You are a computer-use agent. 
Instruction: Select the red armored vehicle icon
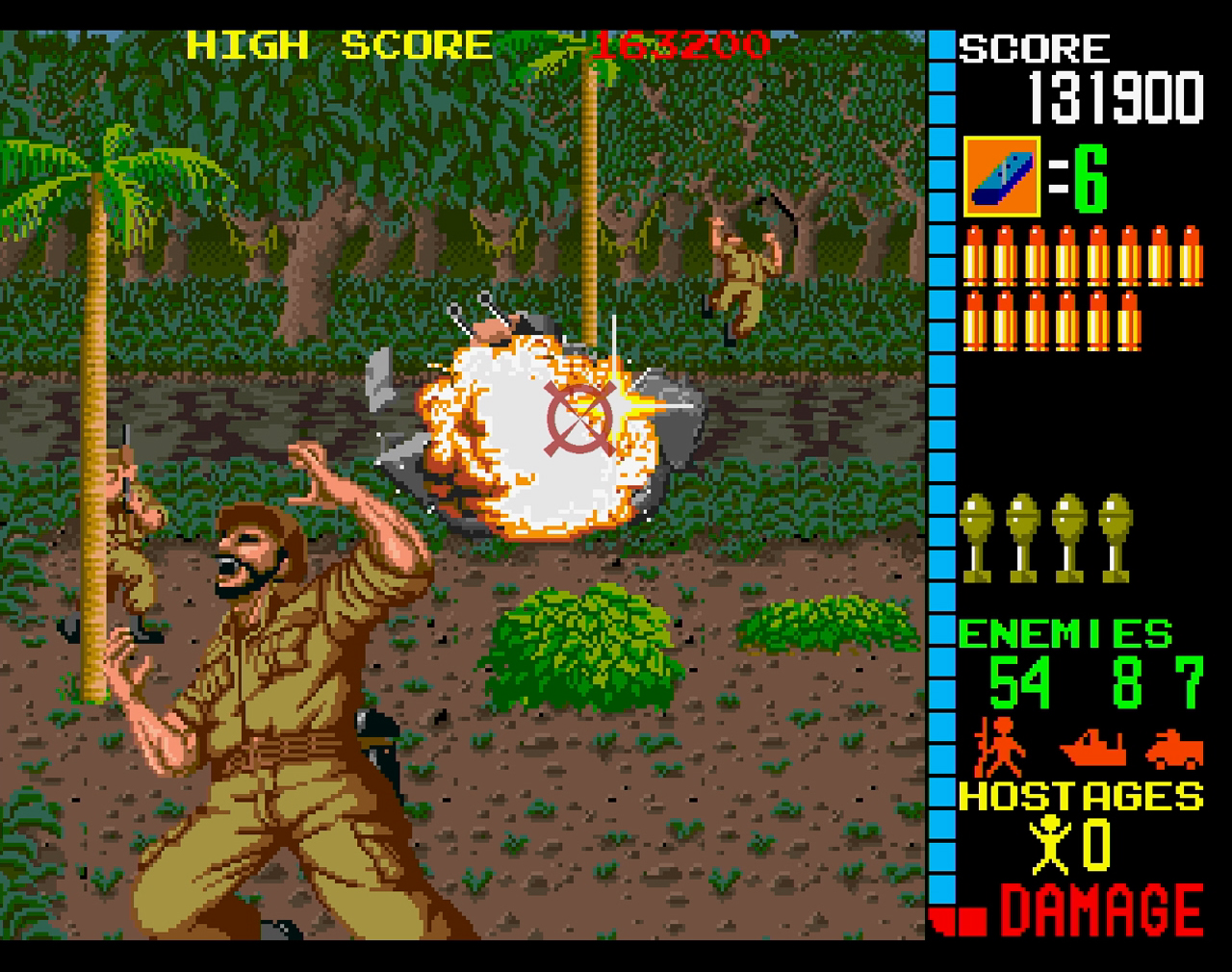click(x=1174, y=748)
